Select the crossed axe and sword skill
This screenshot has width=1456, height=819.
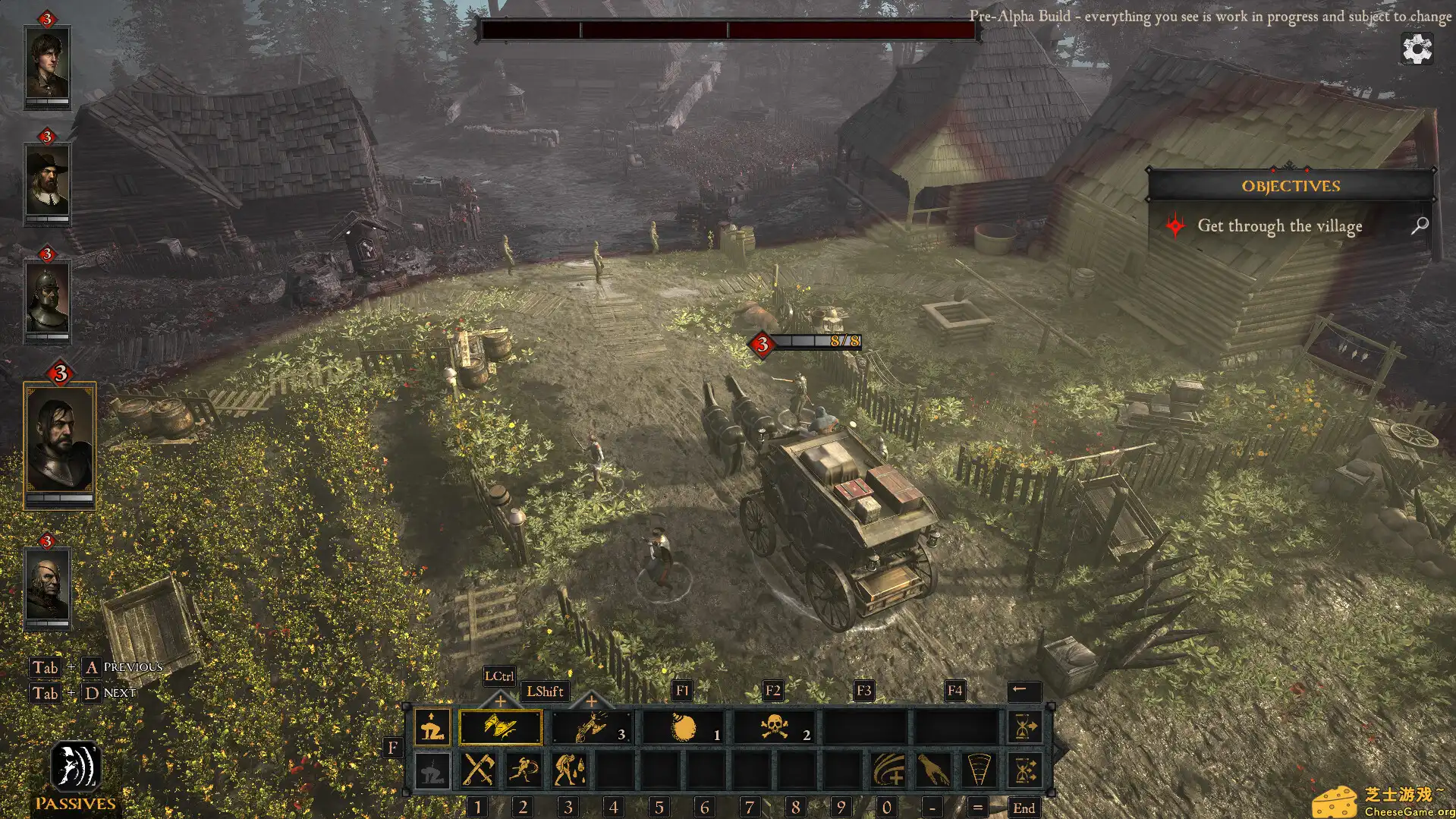click(480, 770)
